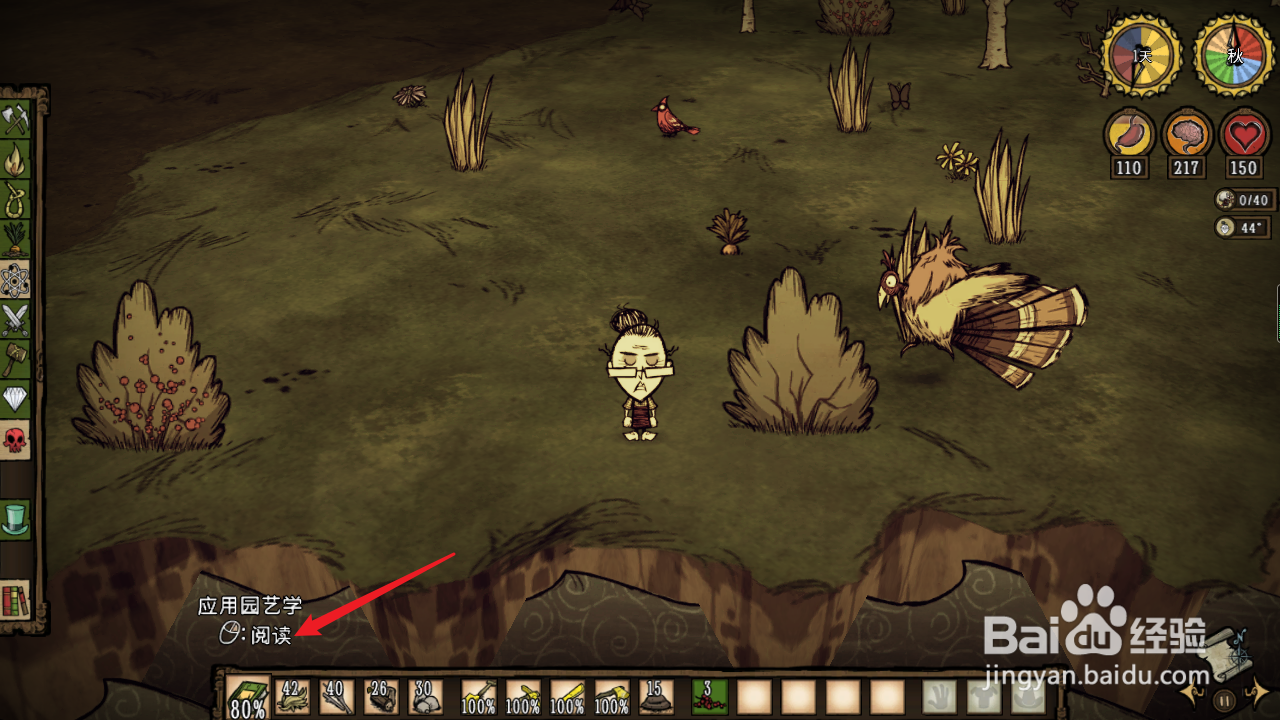1280x720 pixels.
Task: Open the Fire crafting tab
Action: [16, 160]
